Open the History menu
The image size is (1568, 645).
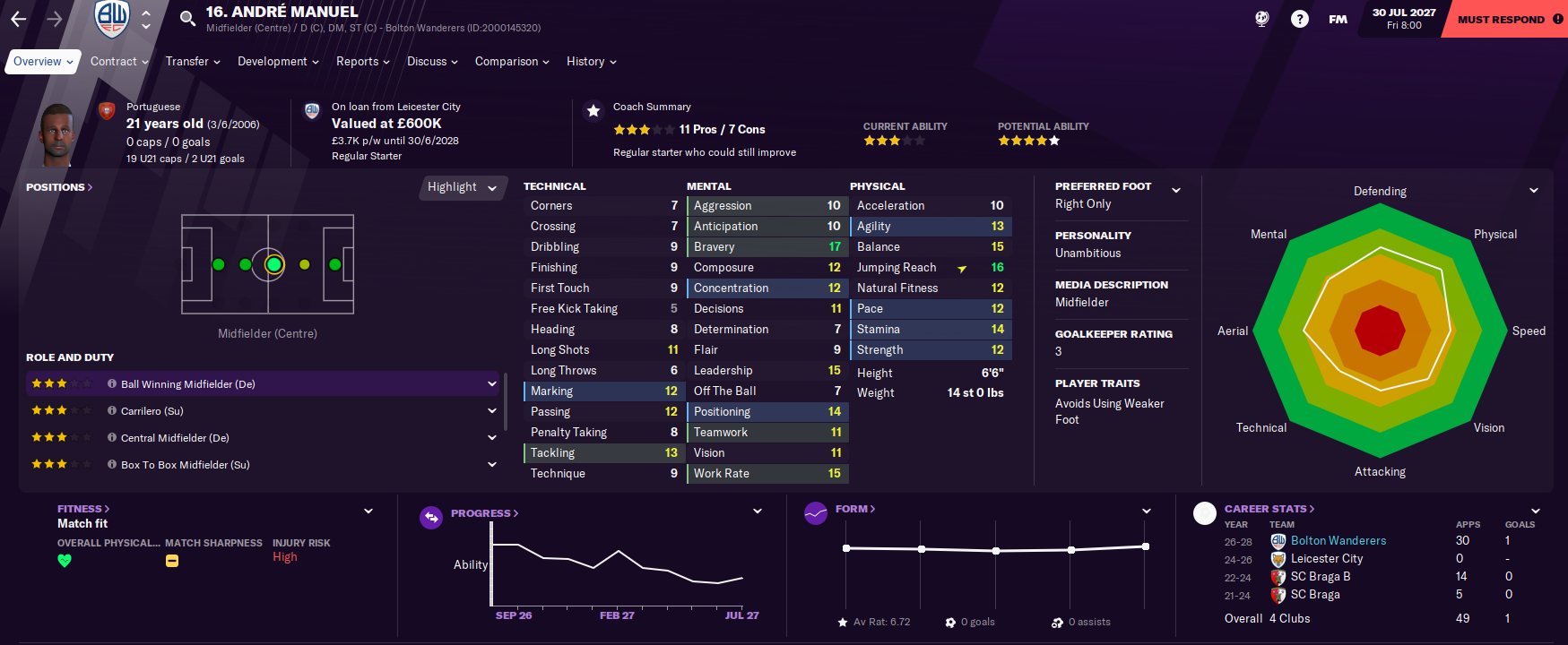tap(591, 62)
